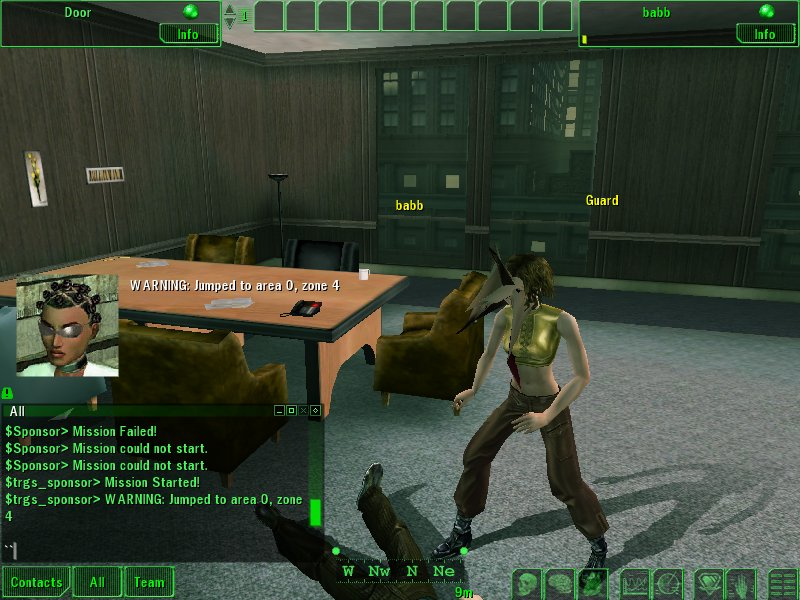Open the hand icon panel
The height and width of the screenshot is (600, 800).
742,583
